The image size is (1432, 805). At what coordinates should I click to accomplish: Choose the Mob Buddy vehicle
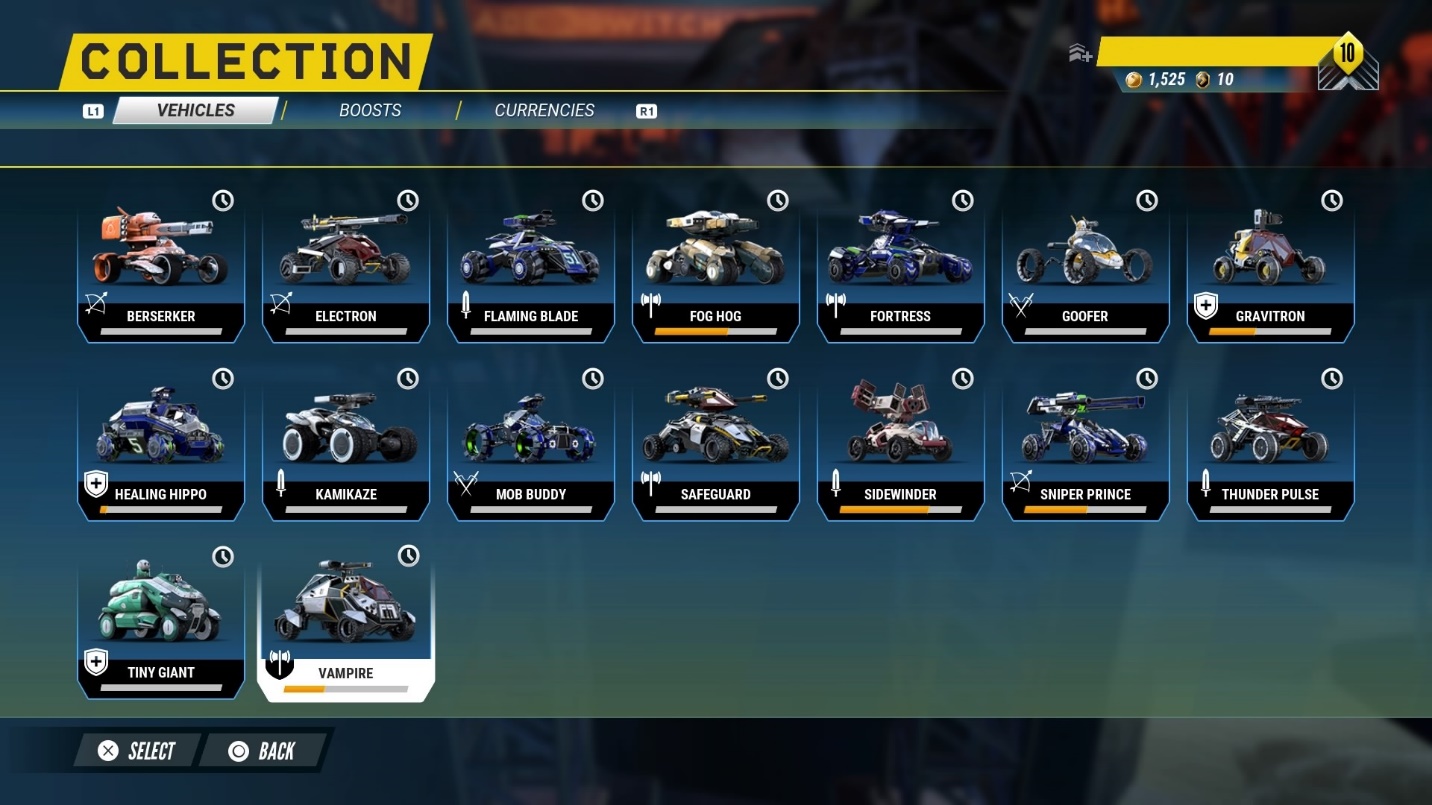[531, 443]
